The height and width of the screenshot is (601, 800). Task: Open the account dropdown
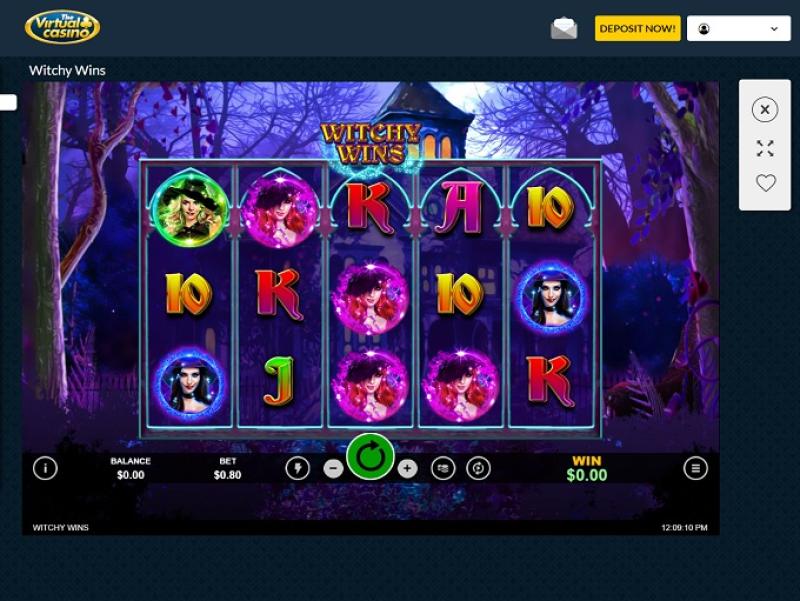point(739,29)
